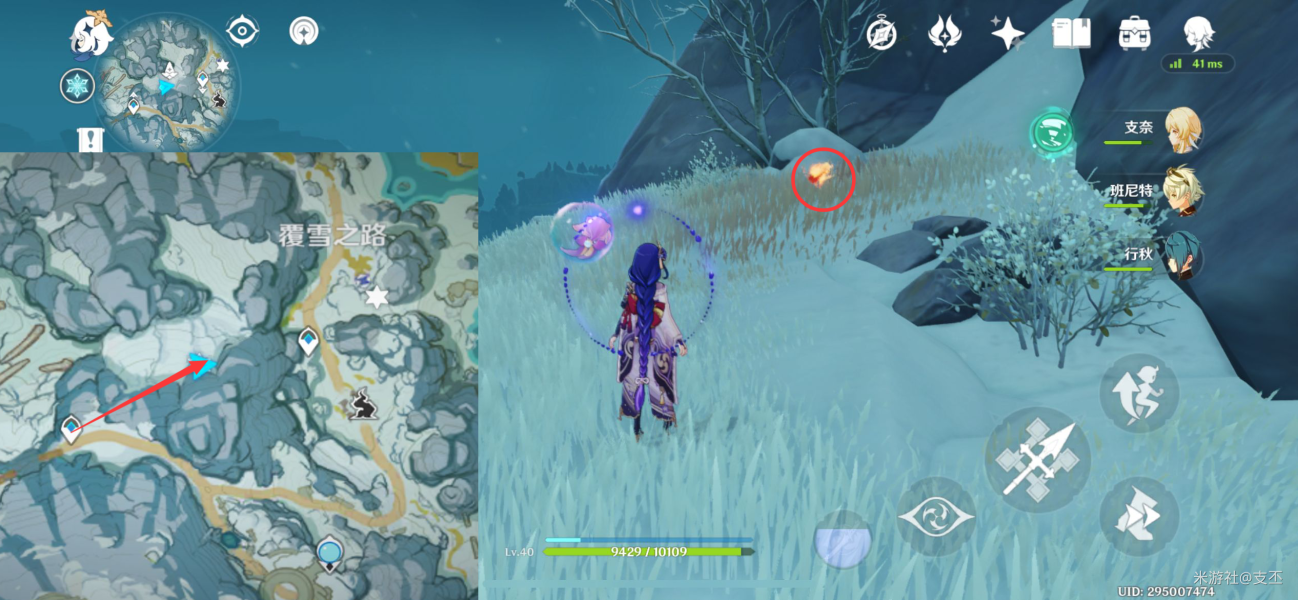Switch to party member 班尼特
Viewport: 1298px width, 600px height.
pos(1182,191)
